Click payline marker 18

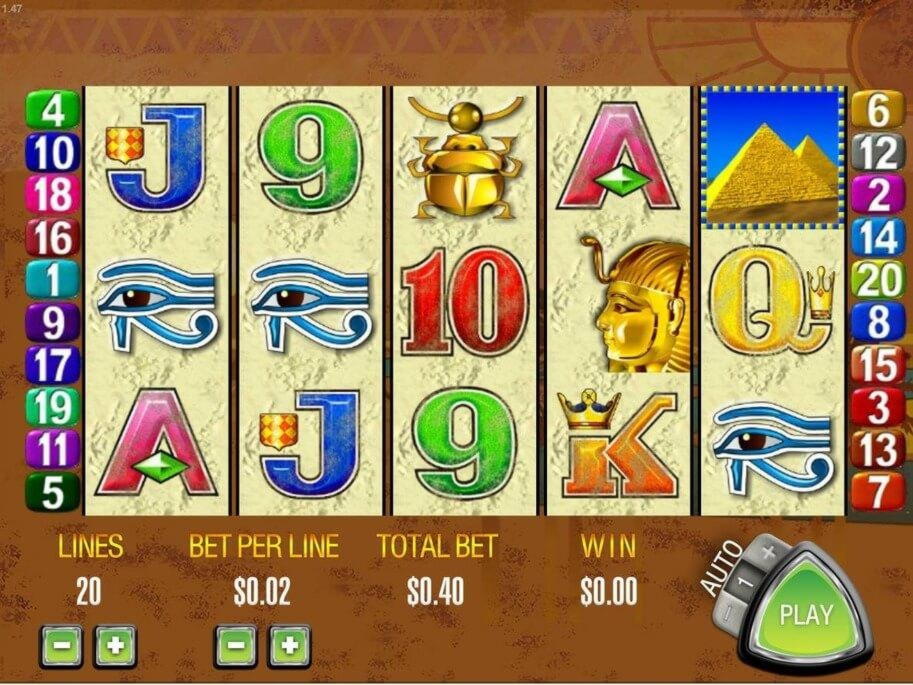click(x=52, y=194)
